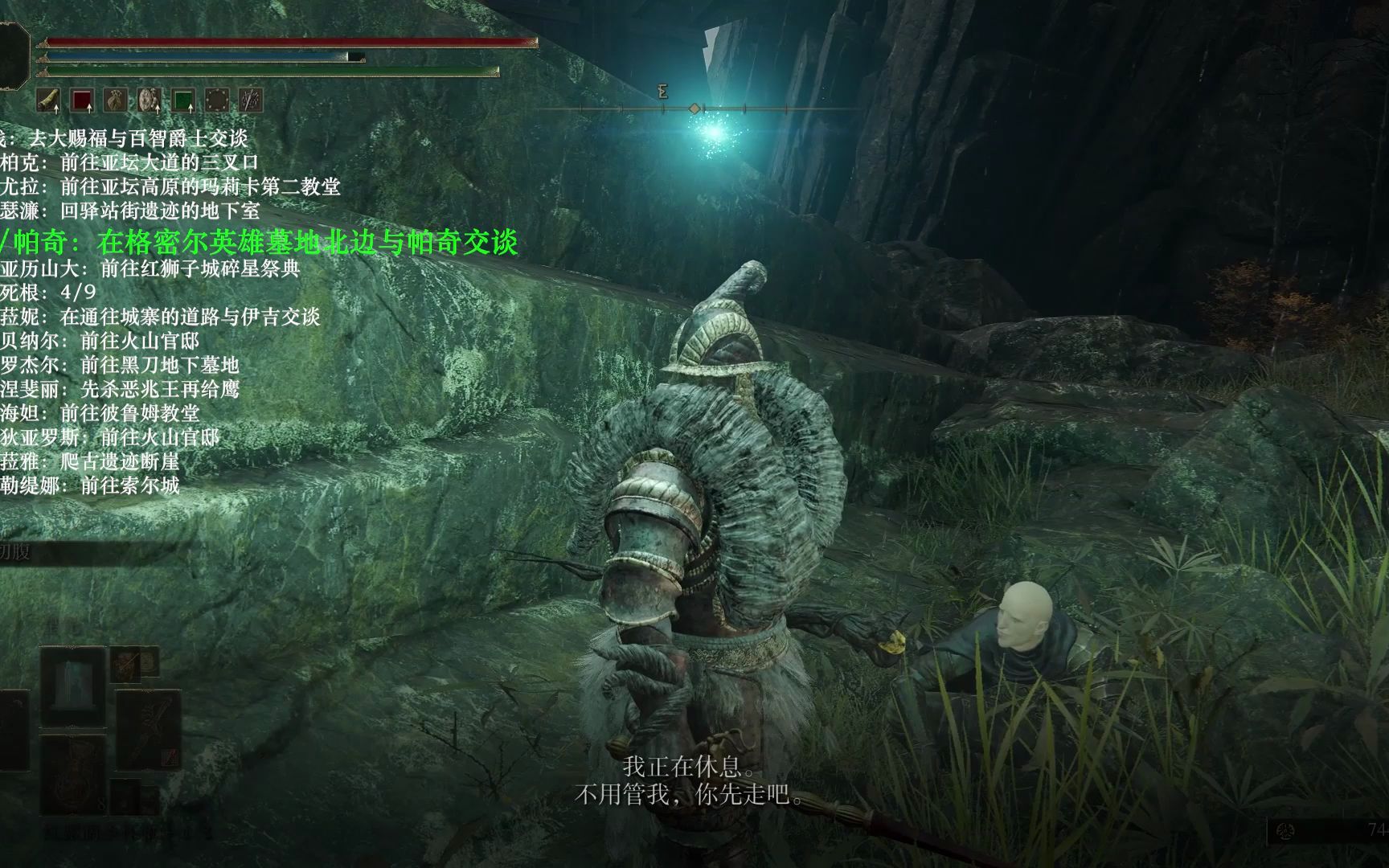Select the ring of dots status icon
The width and height of the screenshot is (1389, 868).
[217, 100]
